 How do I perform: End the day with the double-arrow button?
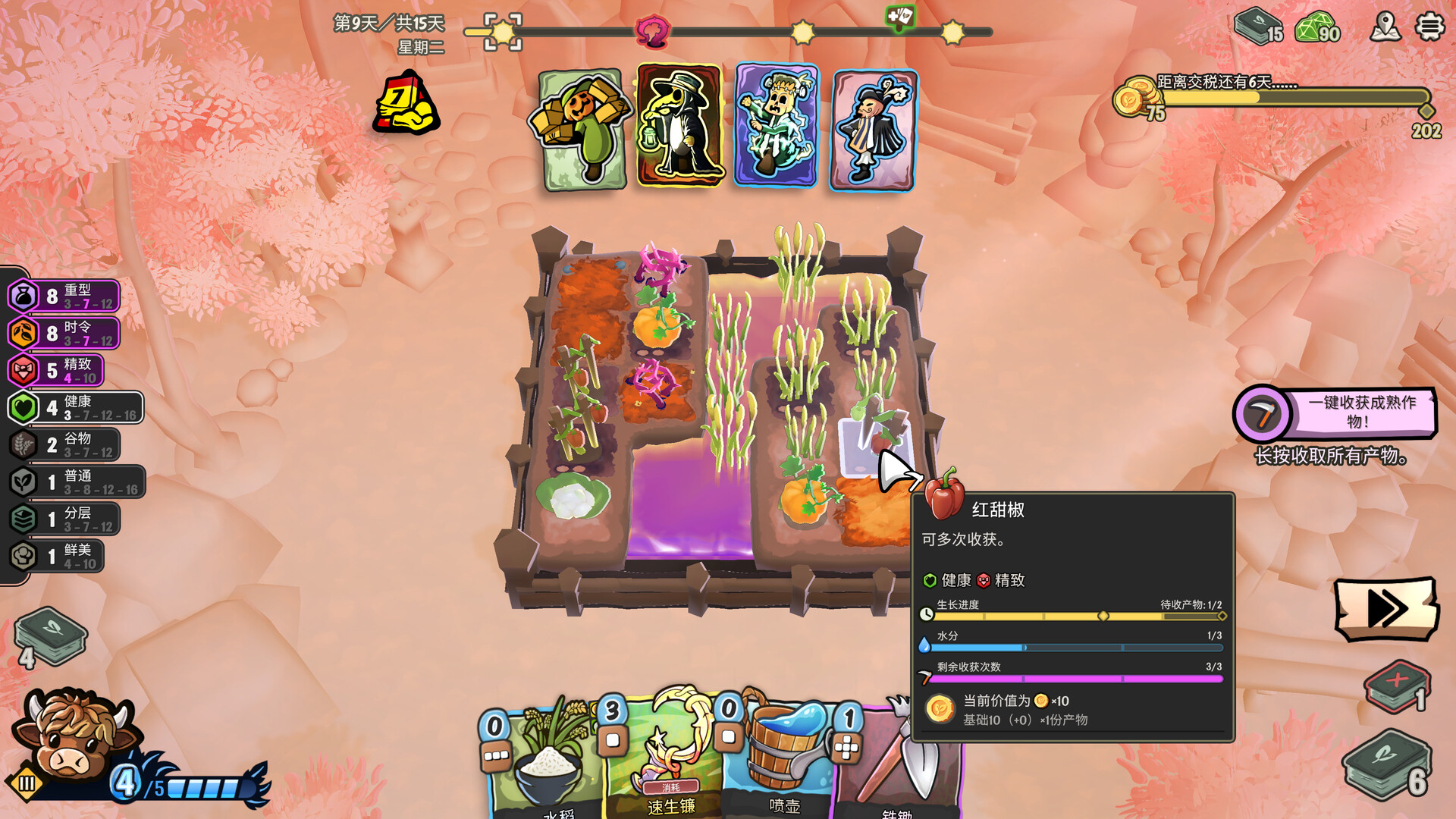[x=1386, y=608]
